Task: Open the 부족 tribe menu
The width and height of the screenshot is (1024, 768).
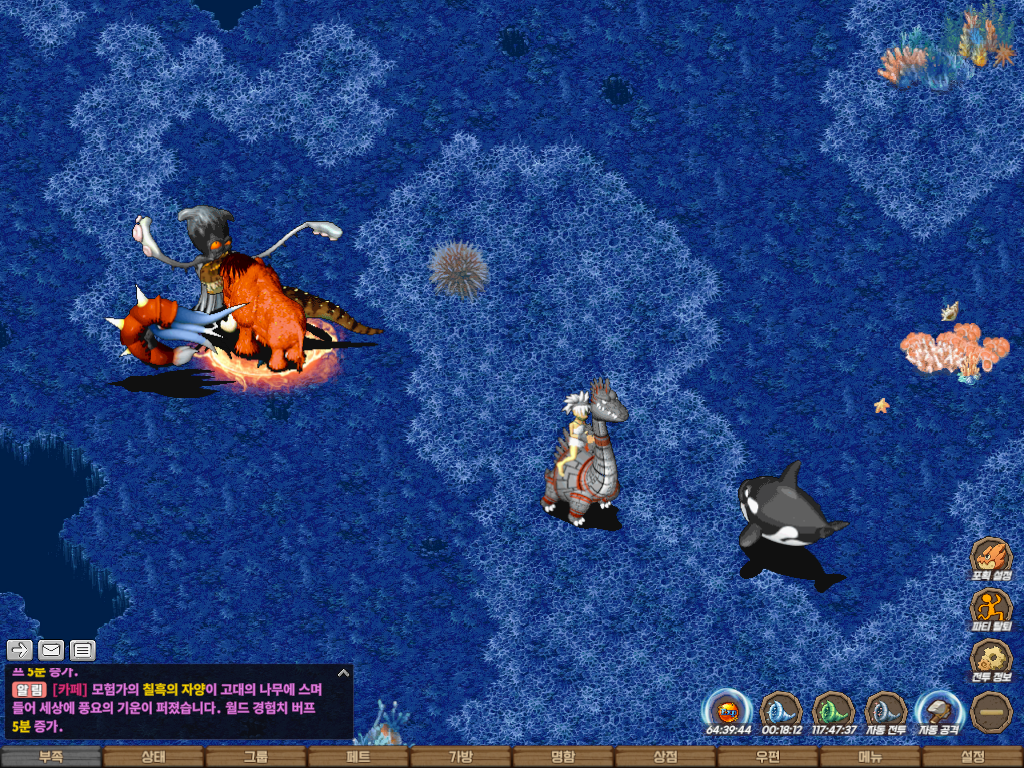Action: click(x=51, y=757)
